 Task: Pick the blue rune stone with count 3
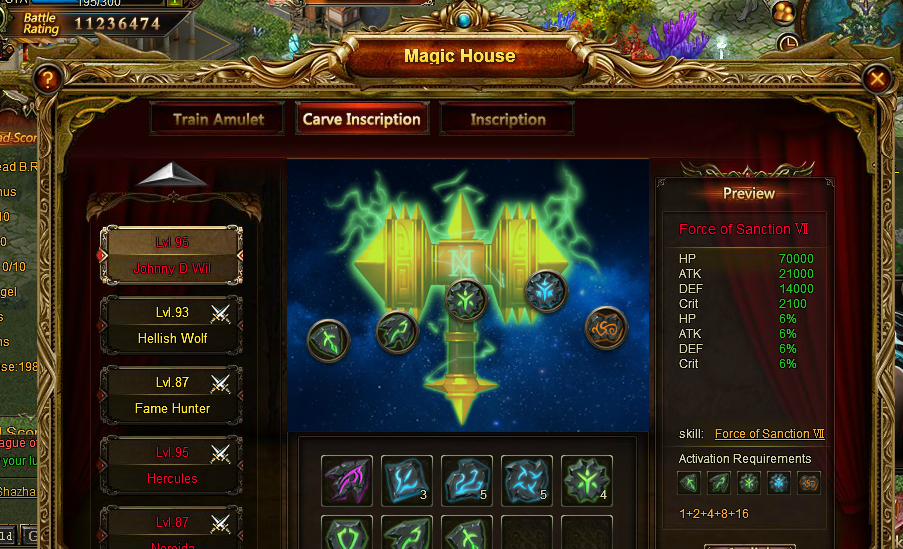point(407,481)
